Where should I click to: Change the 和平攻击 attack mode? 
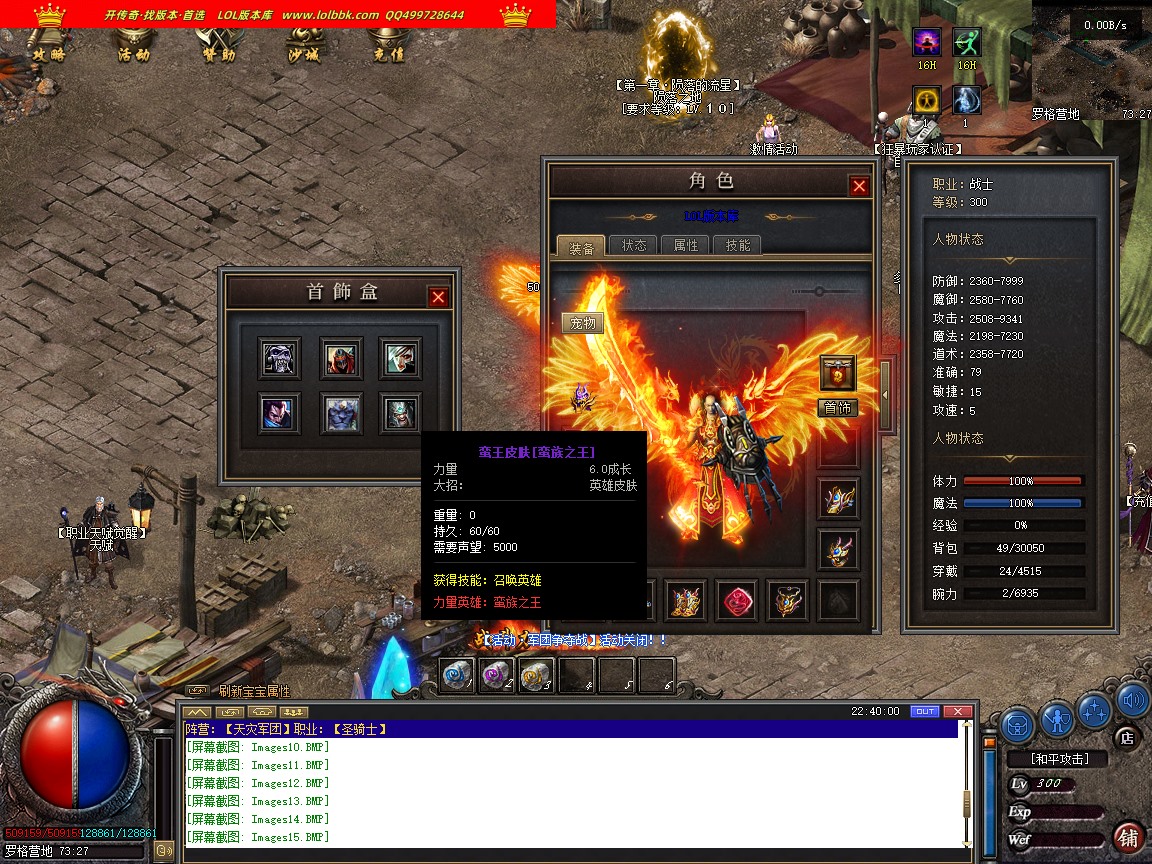1060,759
